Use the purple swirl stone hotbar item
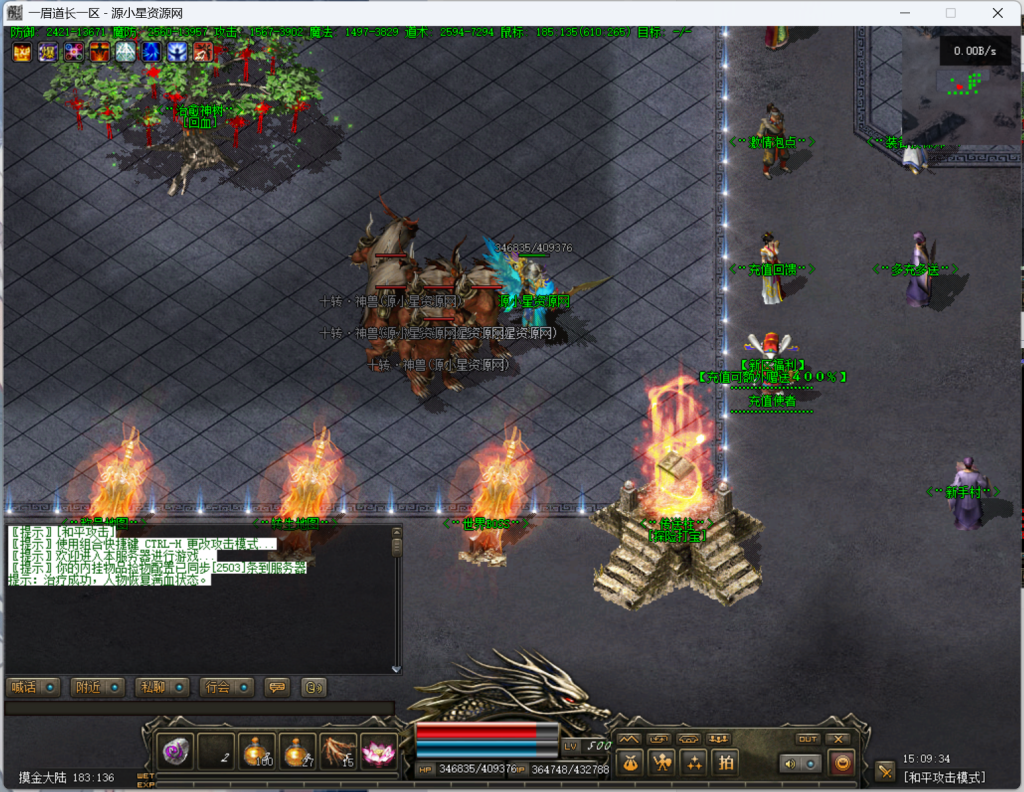1024x792 pixels. coord(175,752)
